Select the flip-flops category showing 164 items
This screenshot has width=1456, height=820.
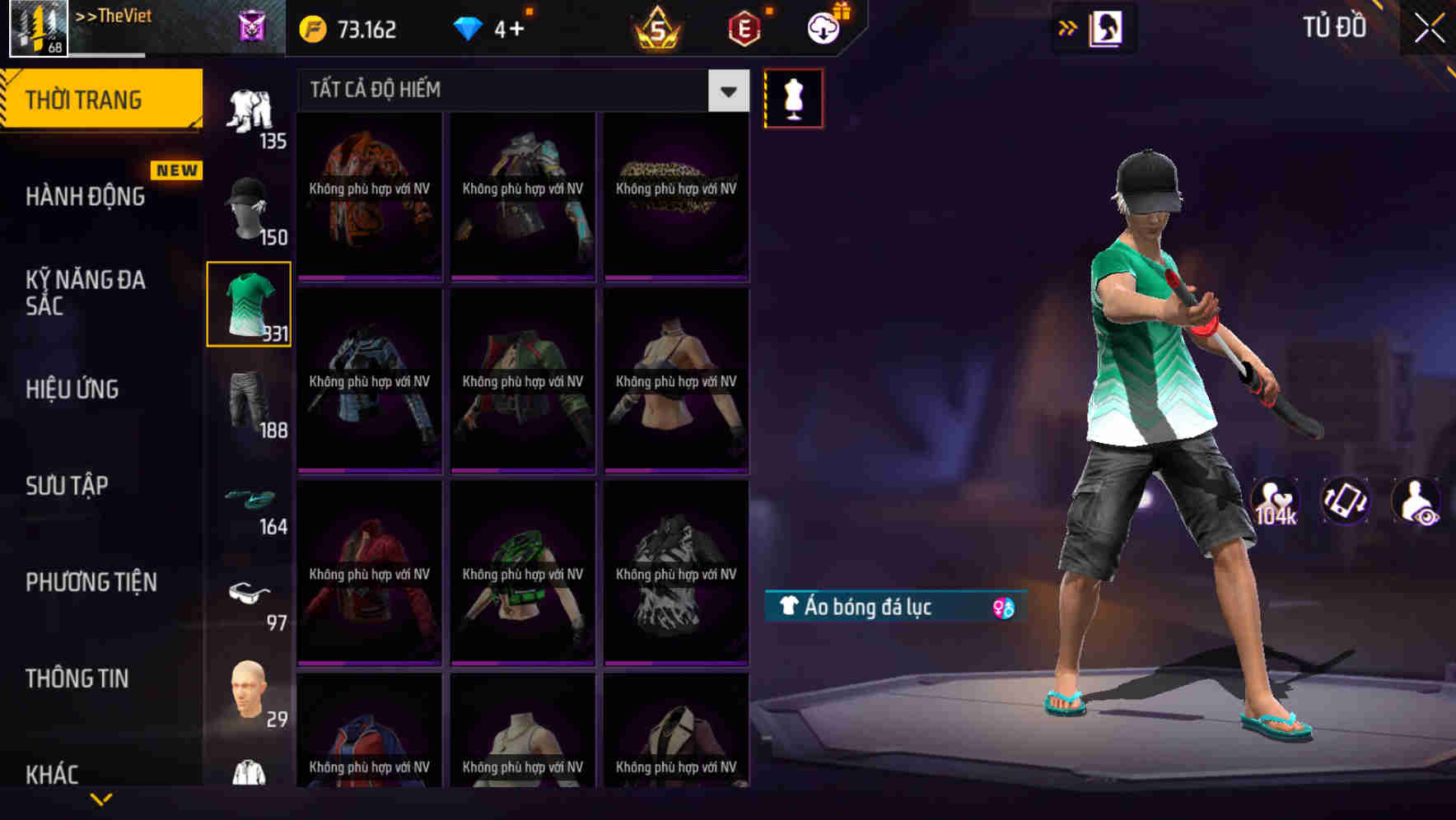tap(249, 501)
